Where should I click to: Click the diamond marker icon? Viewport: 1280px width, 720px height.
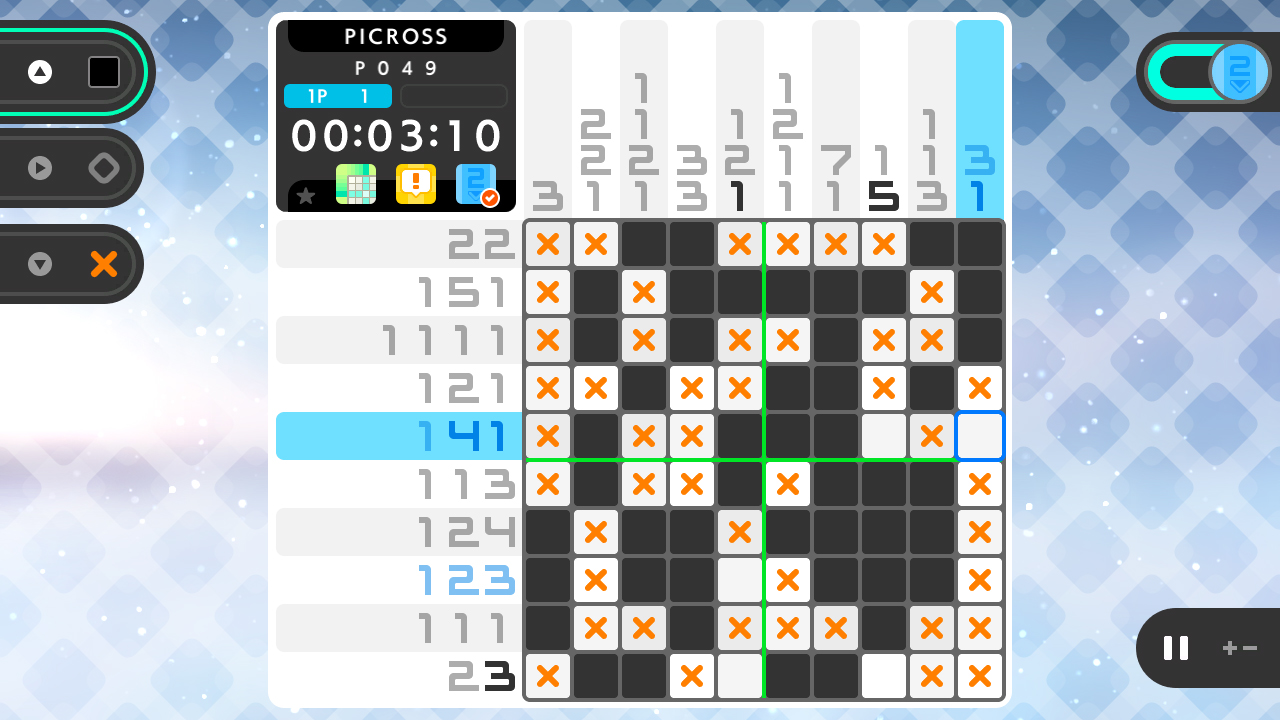[x=104, y=167]
